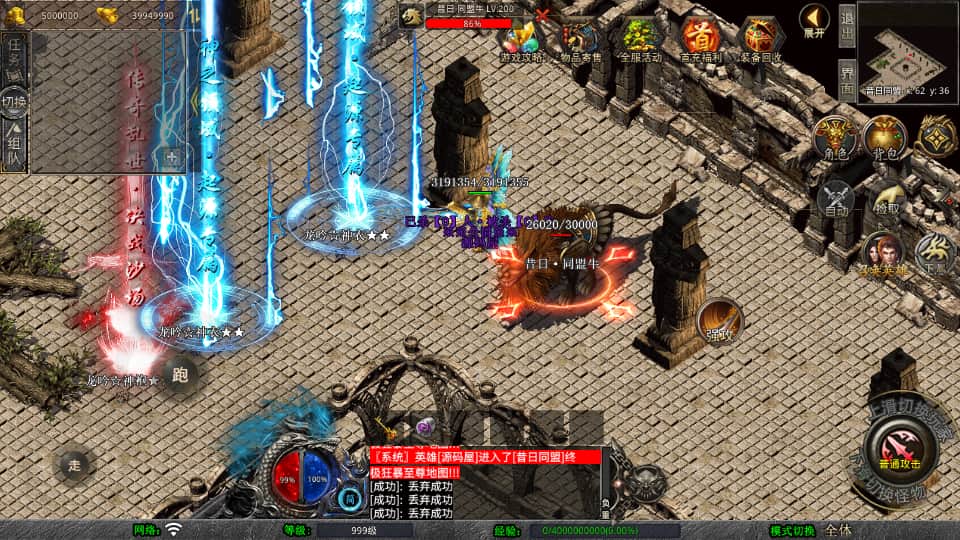
Task: Open the 装备回收 equipment recycle chest
Action: 761,40
